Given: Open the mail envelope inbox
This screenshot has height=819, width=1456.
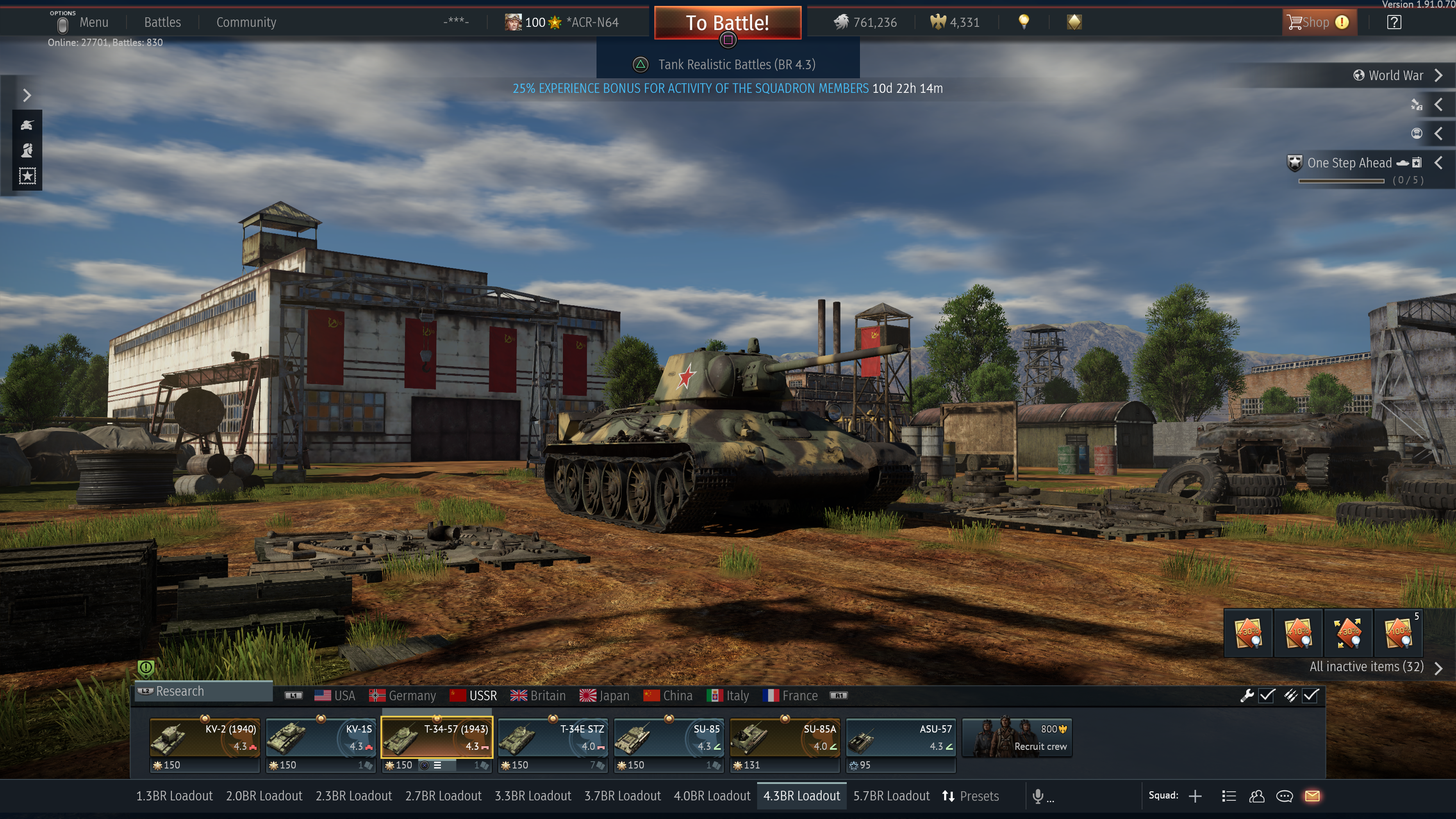Looking at the screenshot, I should pyautogui.click(x=1312, y=796).
